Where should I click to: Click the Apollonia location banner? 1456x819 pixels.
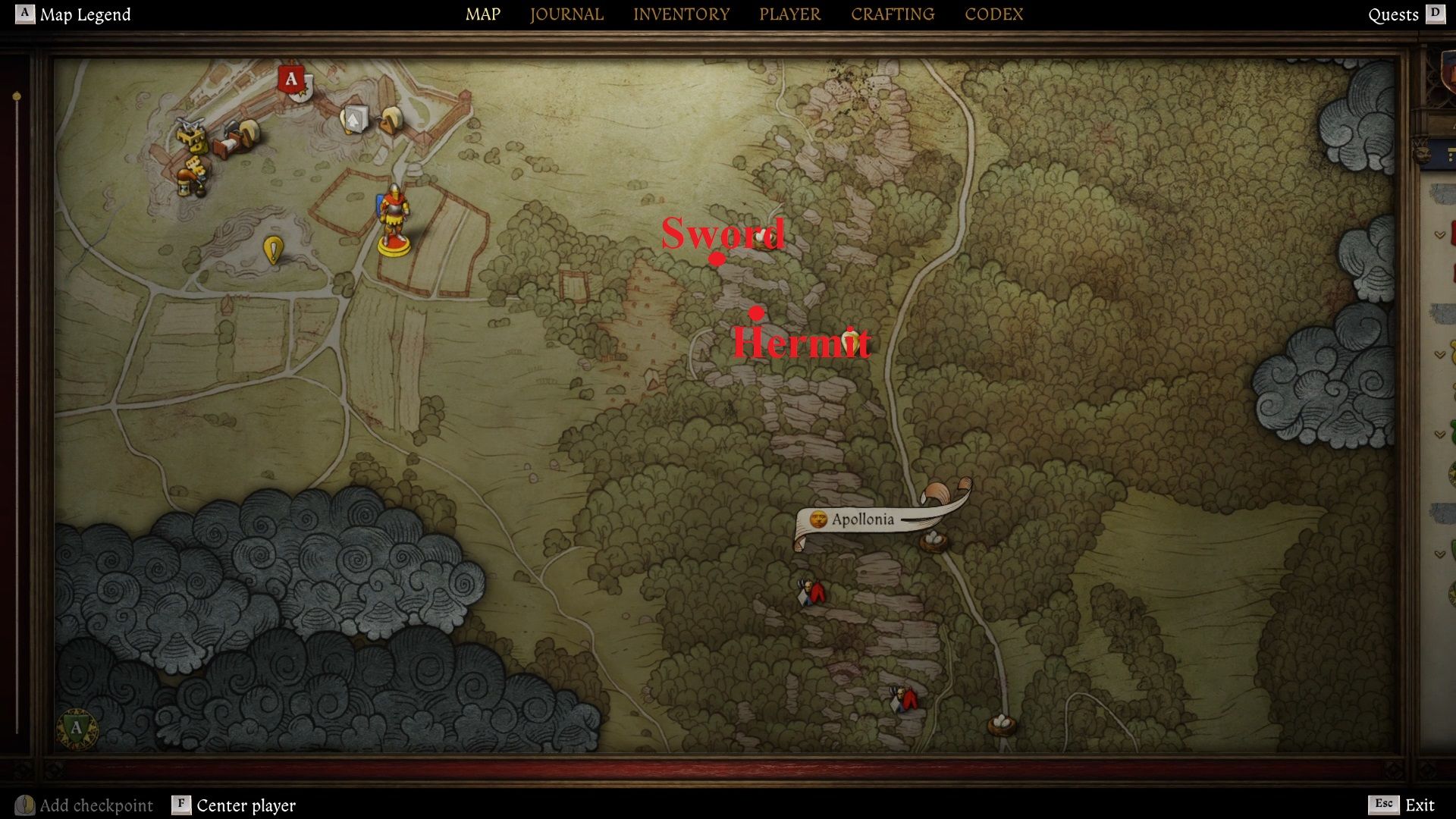[863, 520]
